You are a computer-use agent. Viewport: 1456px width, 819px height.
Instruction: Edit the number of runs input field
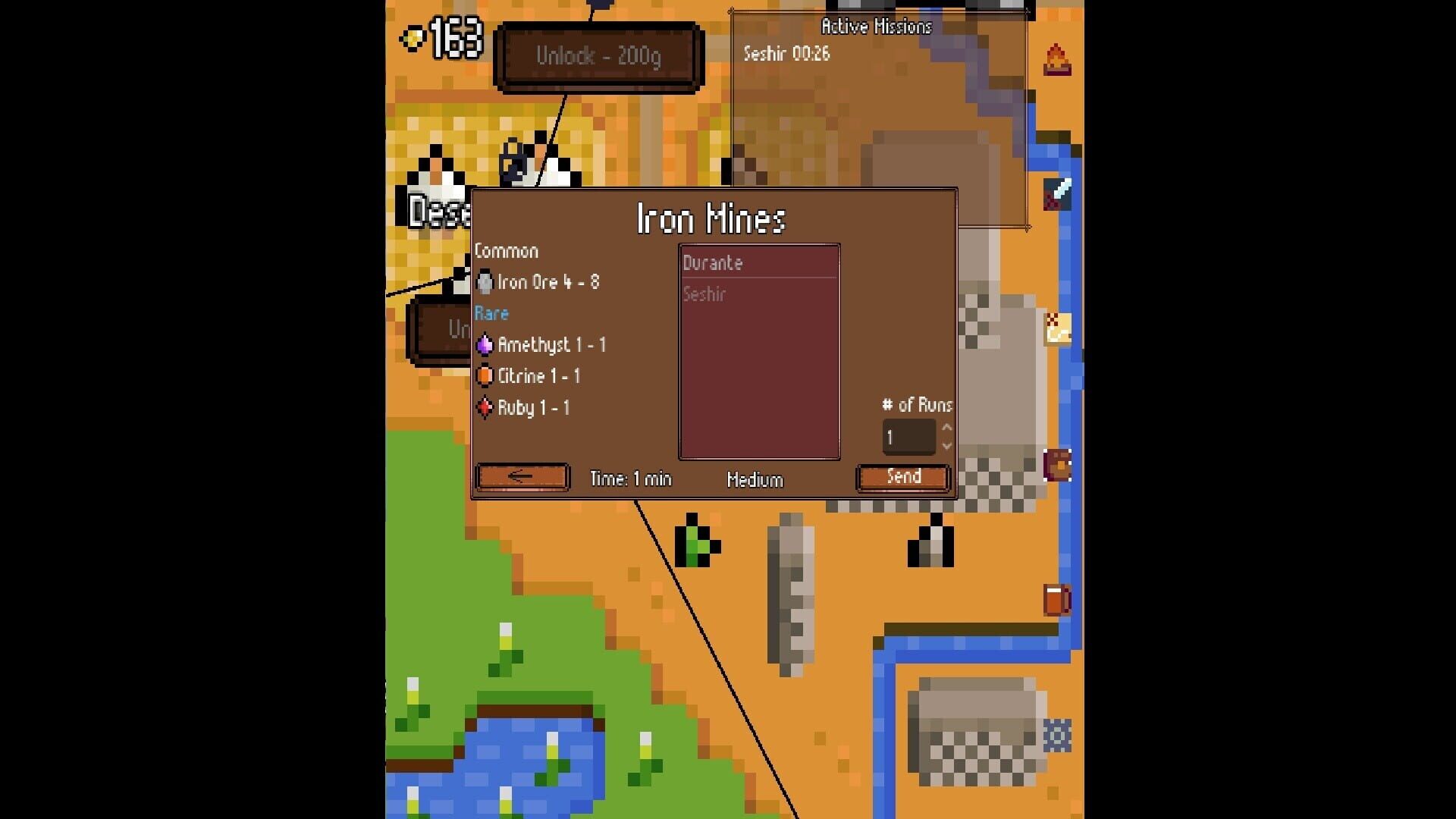point(908,436)
